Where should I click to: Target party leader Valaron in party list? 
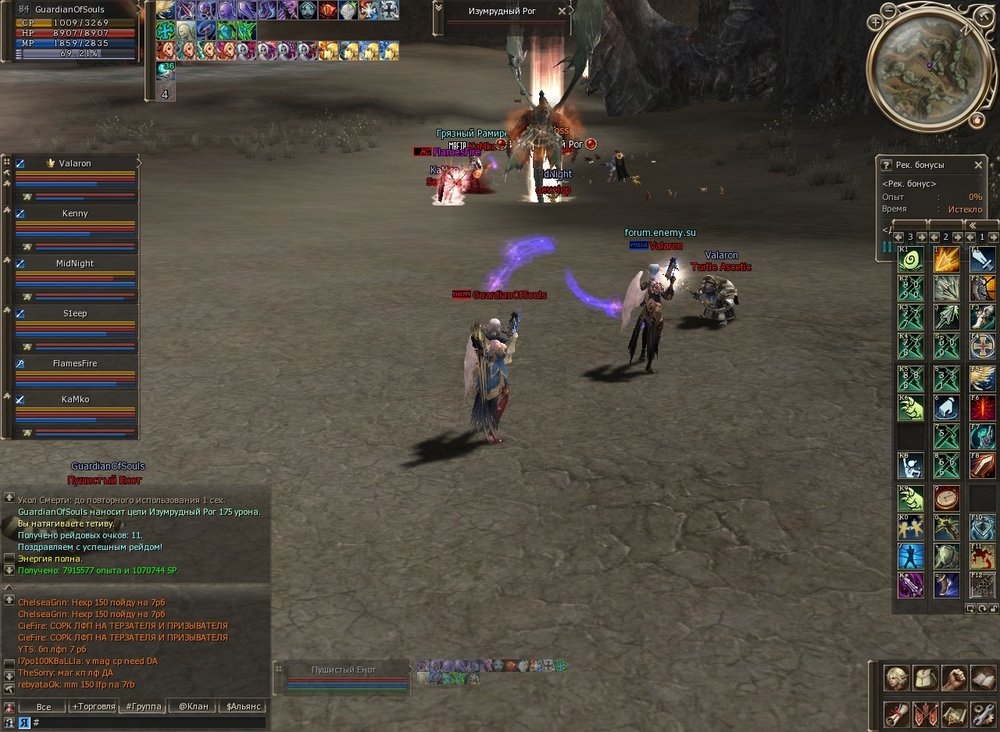(75, 163)
